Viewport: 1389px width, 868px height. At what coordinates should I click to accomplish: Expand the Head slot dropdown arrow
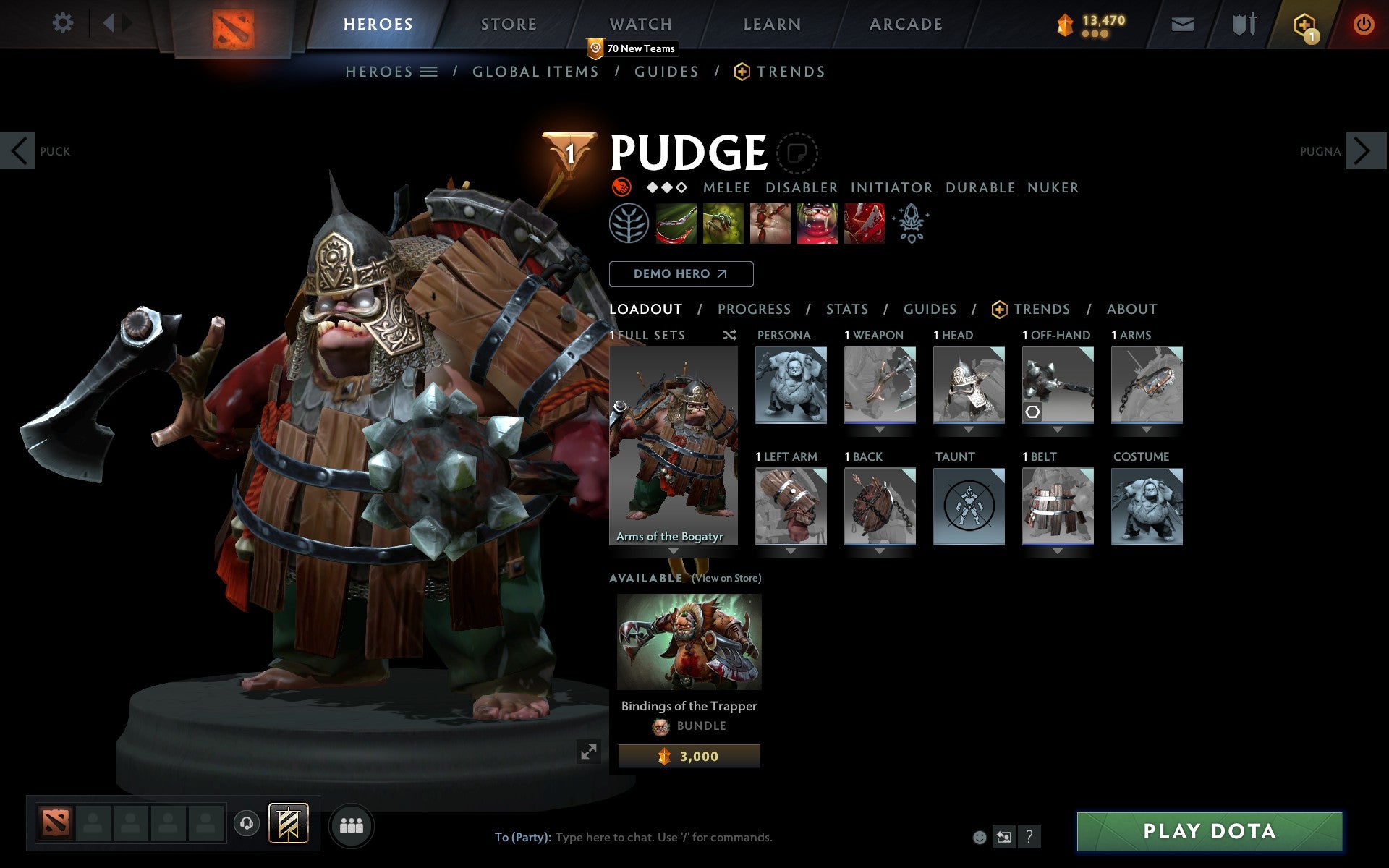tap(969, 428)
